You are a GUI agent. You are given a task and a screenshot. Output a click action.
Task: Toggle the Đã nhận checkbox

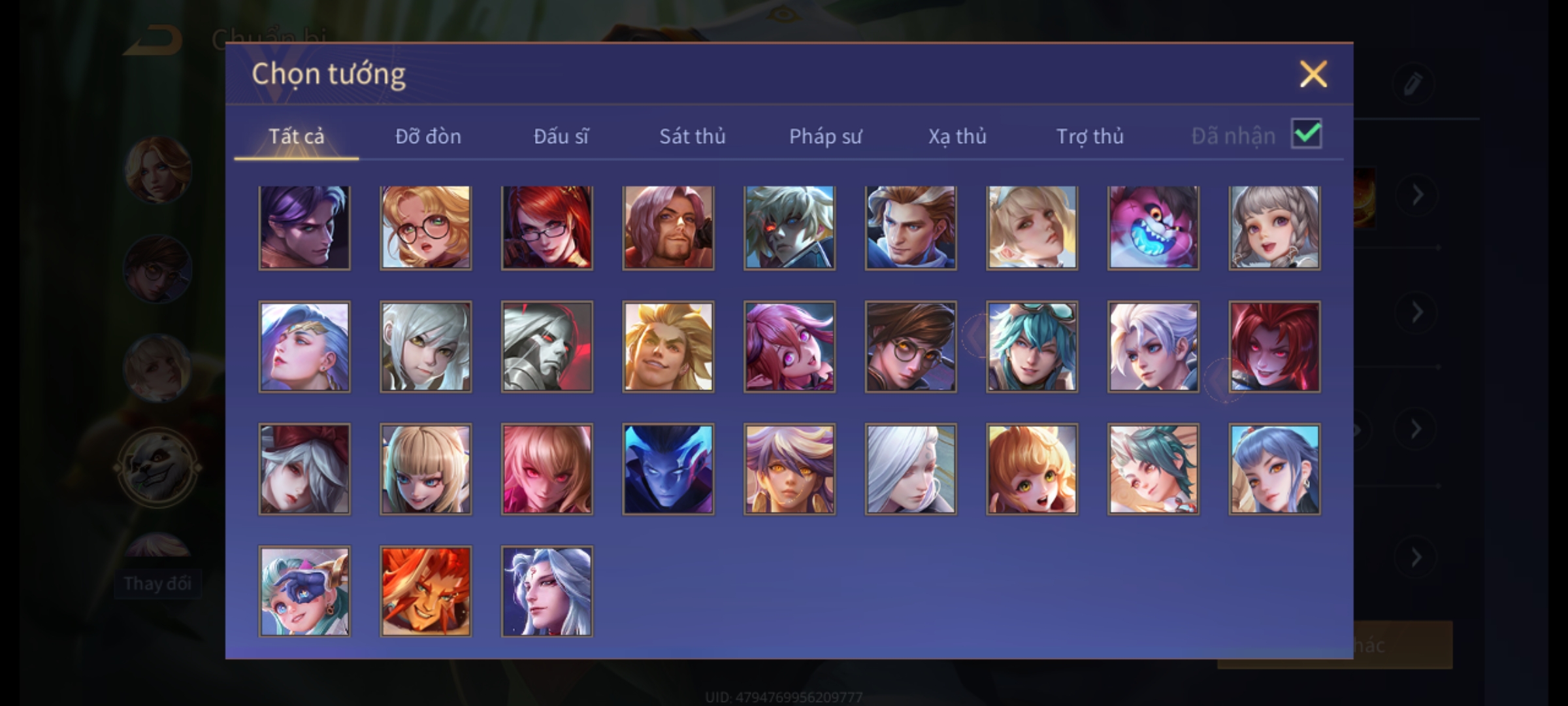coord(1306,135)
